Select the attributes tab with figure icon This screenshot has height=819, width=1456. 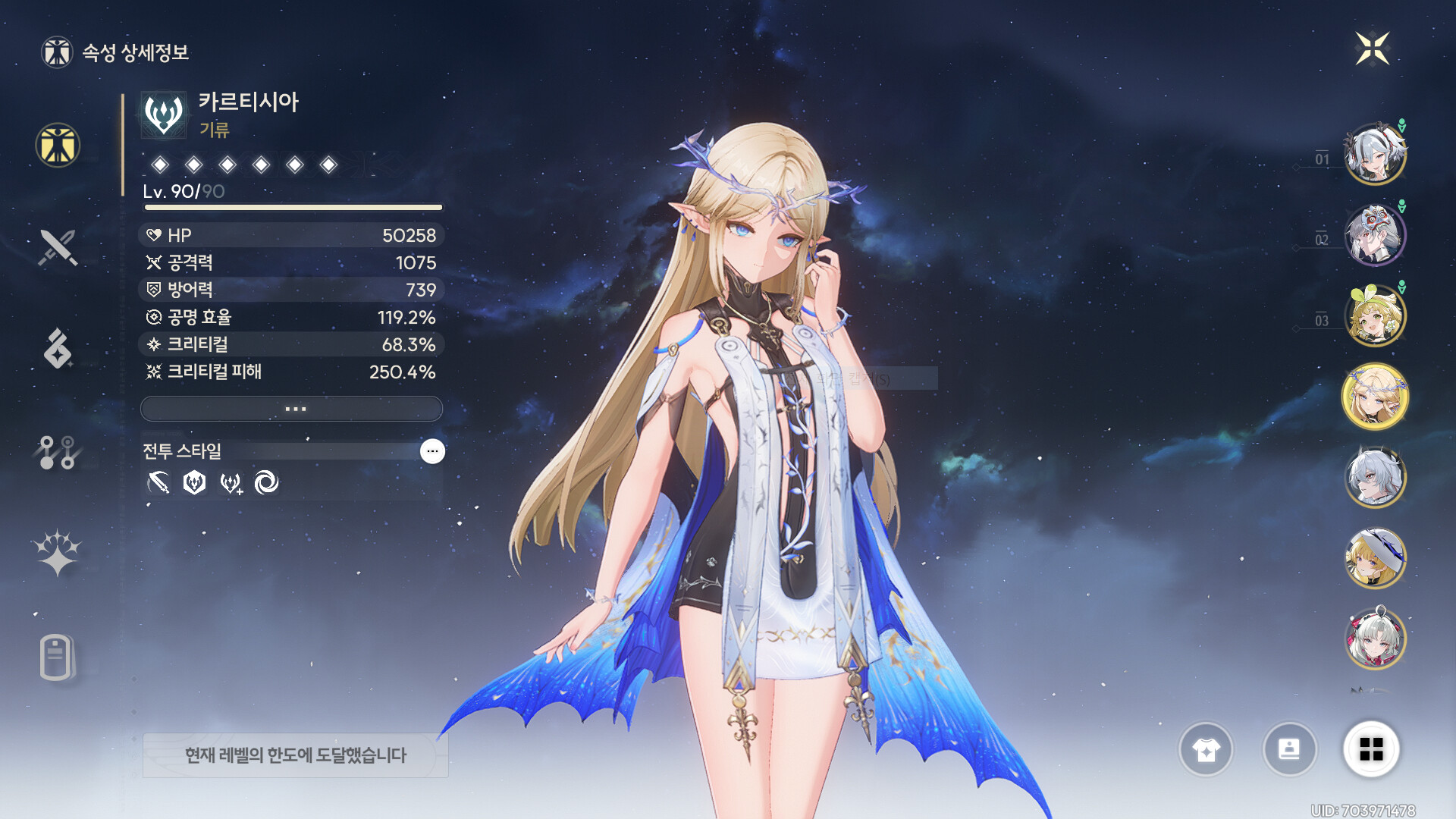[x=58, y=145]
